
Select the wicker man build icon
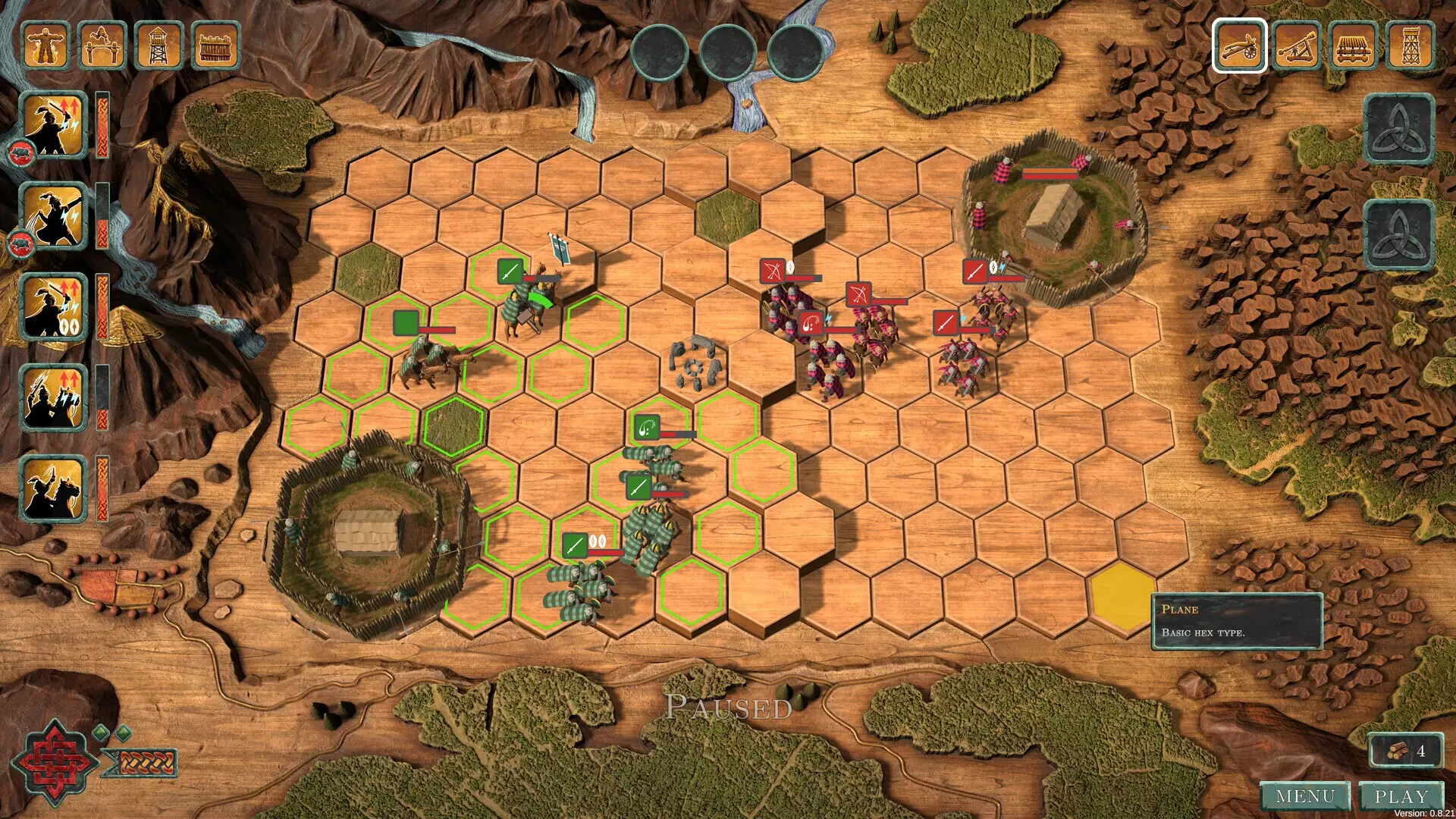[46, 45]
